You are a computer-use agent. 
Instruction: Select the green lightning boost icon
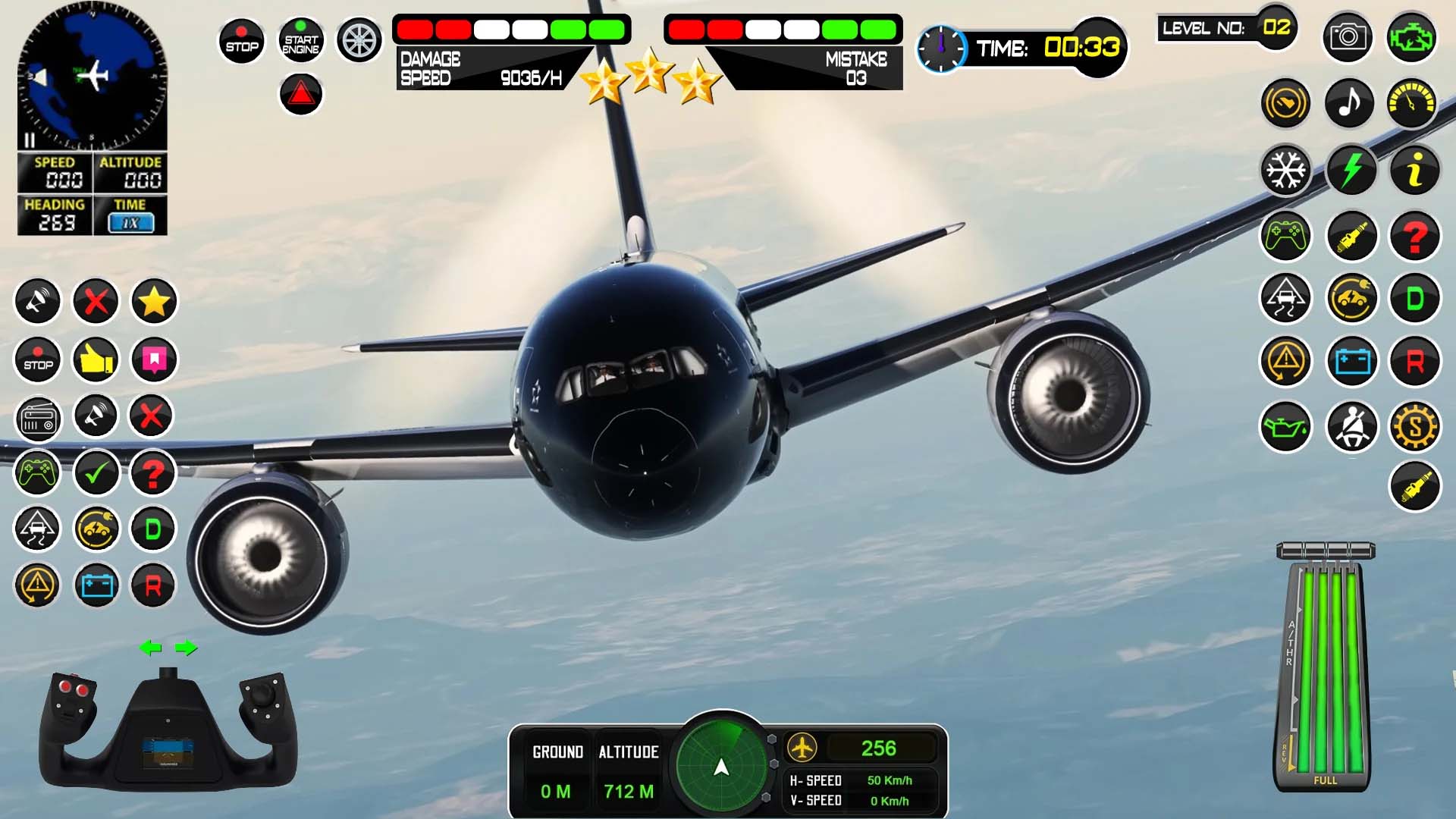point(1351,171)
